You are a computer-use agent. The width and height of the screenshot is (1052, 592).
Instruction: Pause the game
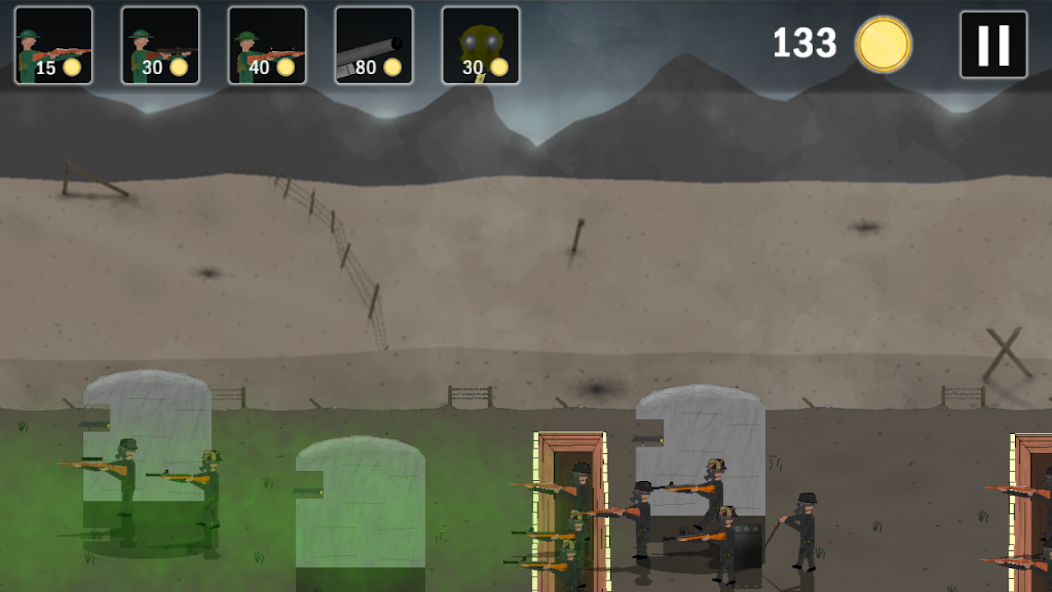pos(993,45)
